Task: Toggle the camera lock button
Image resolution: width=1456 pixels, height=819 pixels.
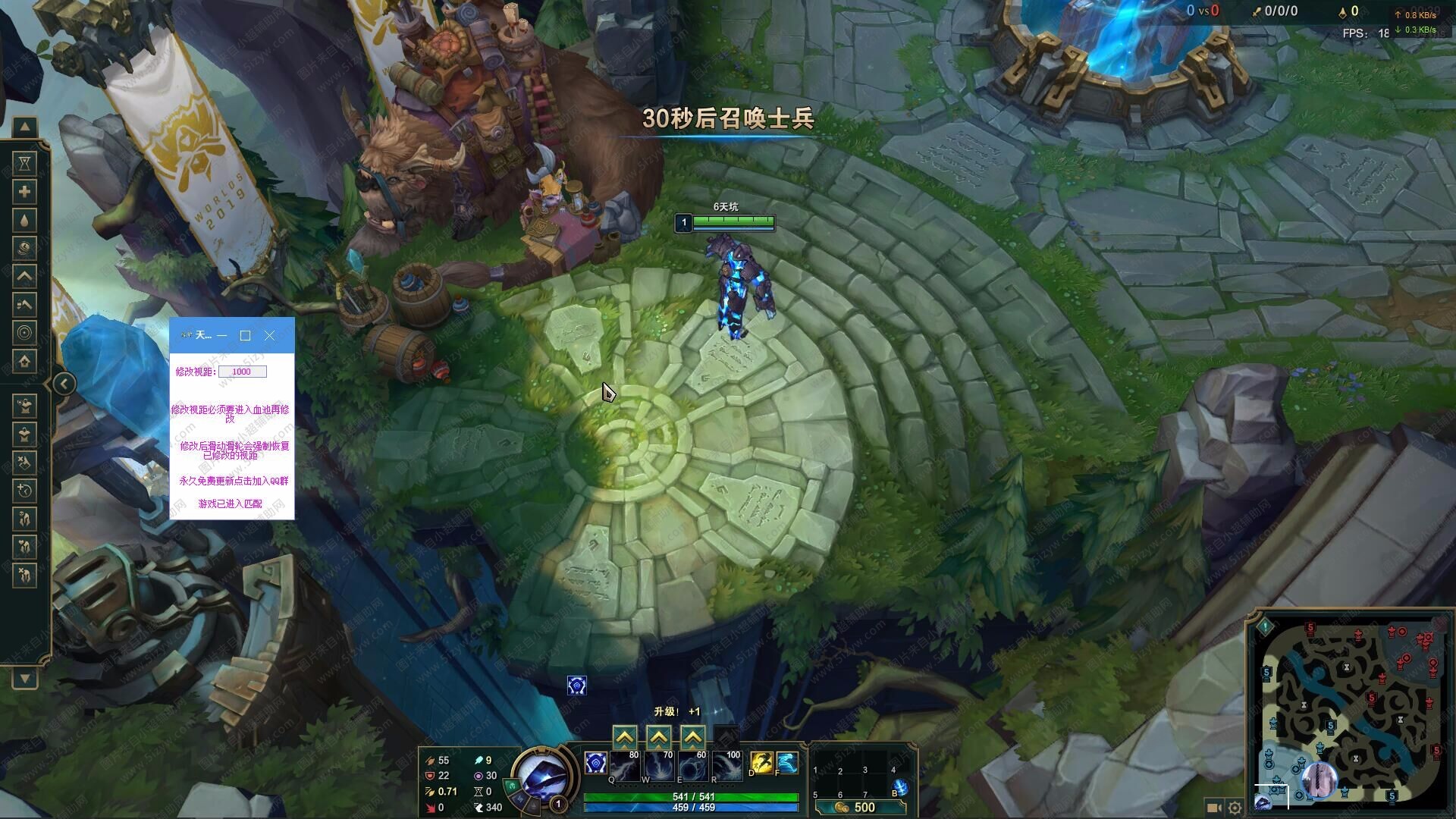Action: click(x=1213, y=808)
